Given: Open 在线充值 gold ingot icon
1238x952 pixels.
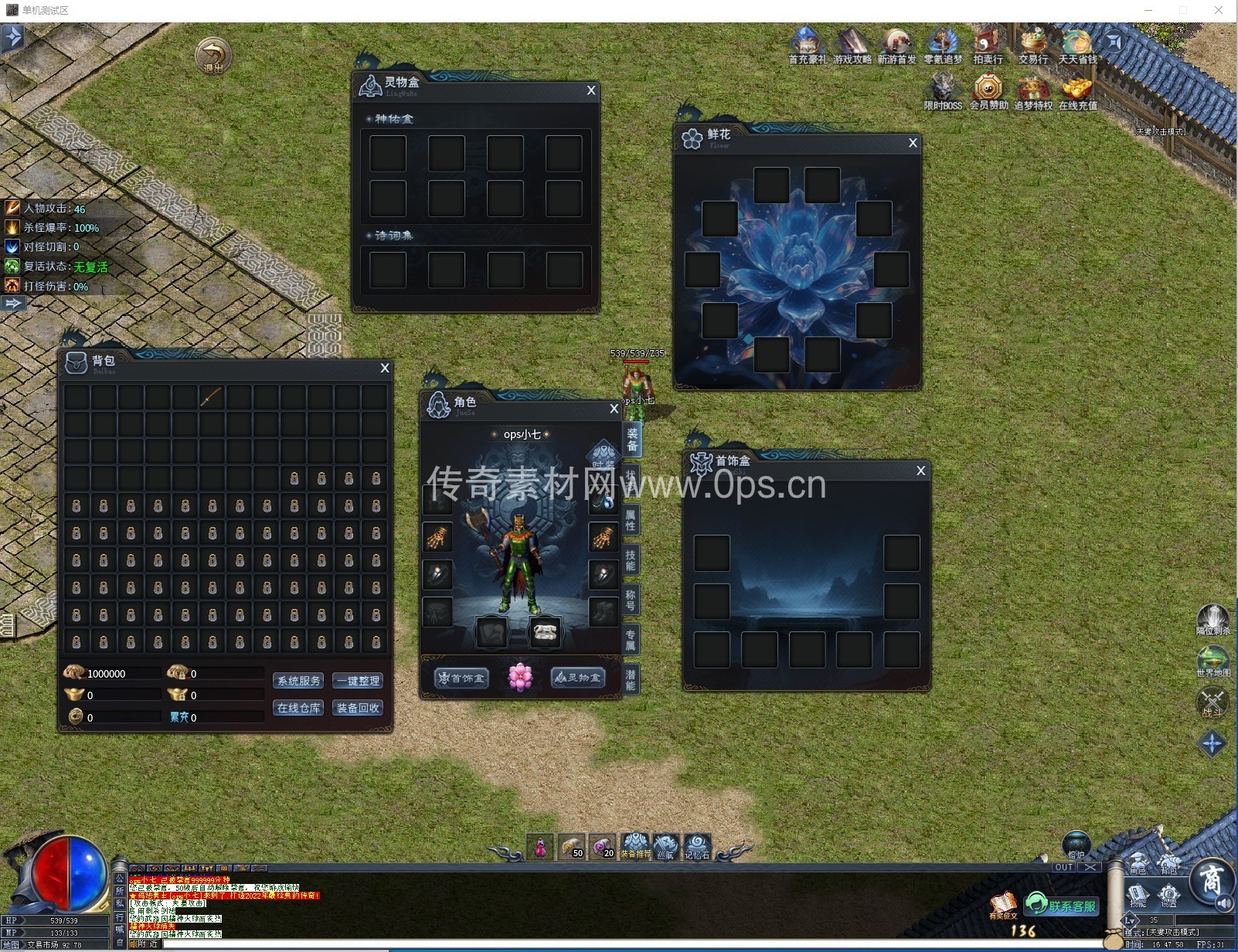Looking at the screenshot, I should tap(1077, 92).
